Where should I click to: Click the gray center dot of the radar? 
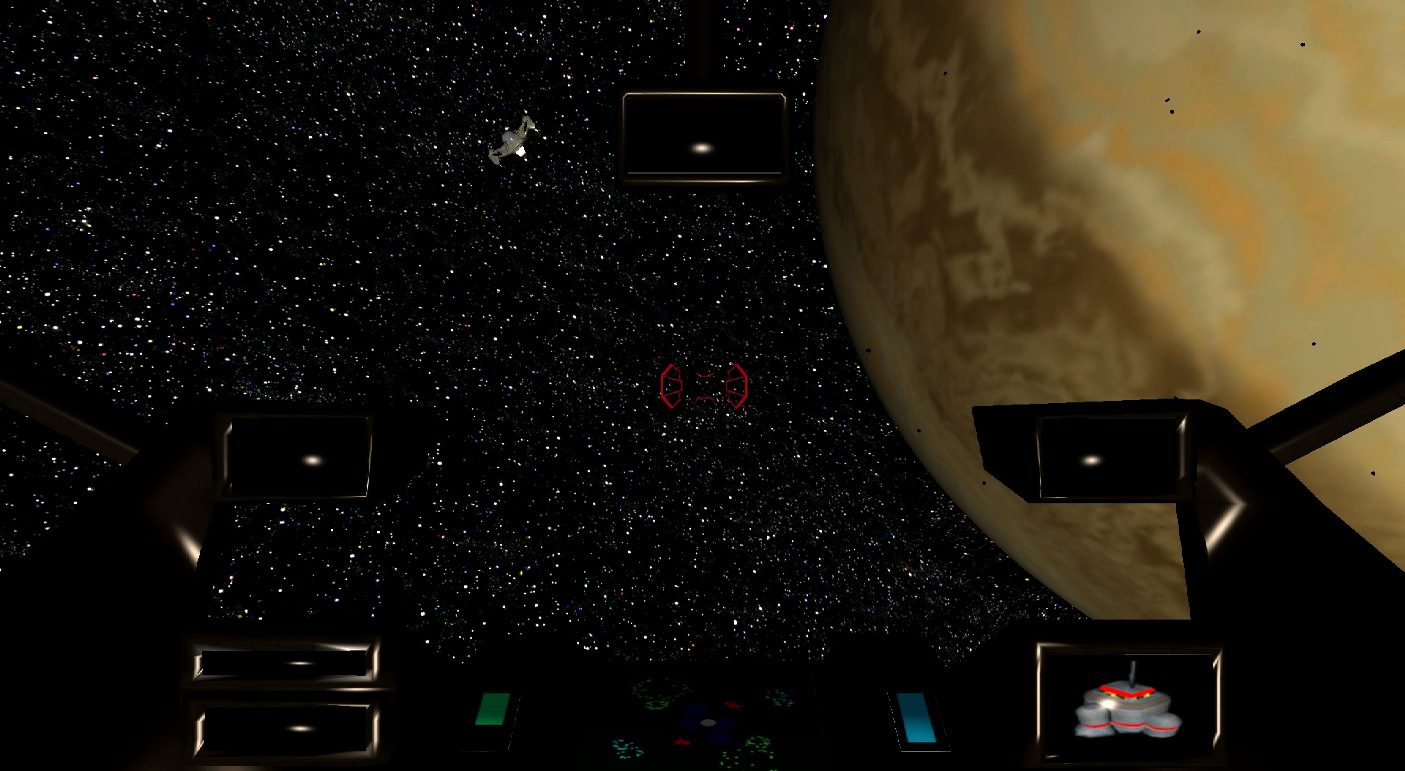pyautogui.click(x=708, y=722)
